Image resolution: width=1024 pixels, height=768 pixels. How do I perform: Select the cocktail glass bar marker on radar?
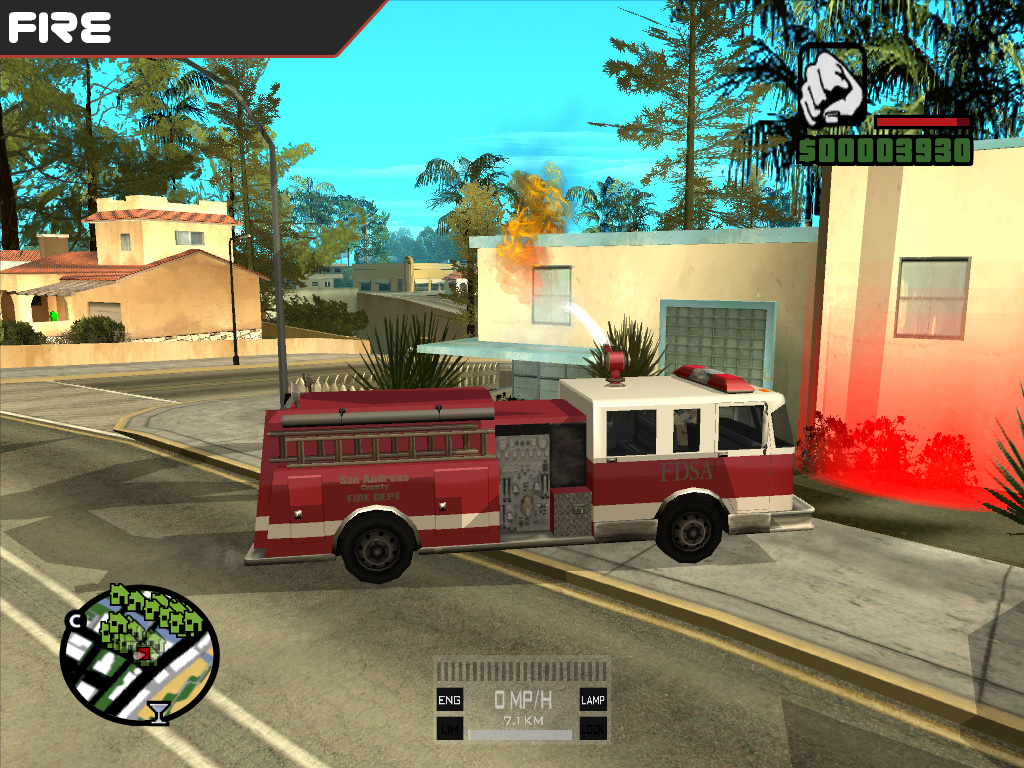click(158, 712)
